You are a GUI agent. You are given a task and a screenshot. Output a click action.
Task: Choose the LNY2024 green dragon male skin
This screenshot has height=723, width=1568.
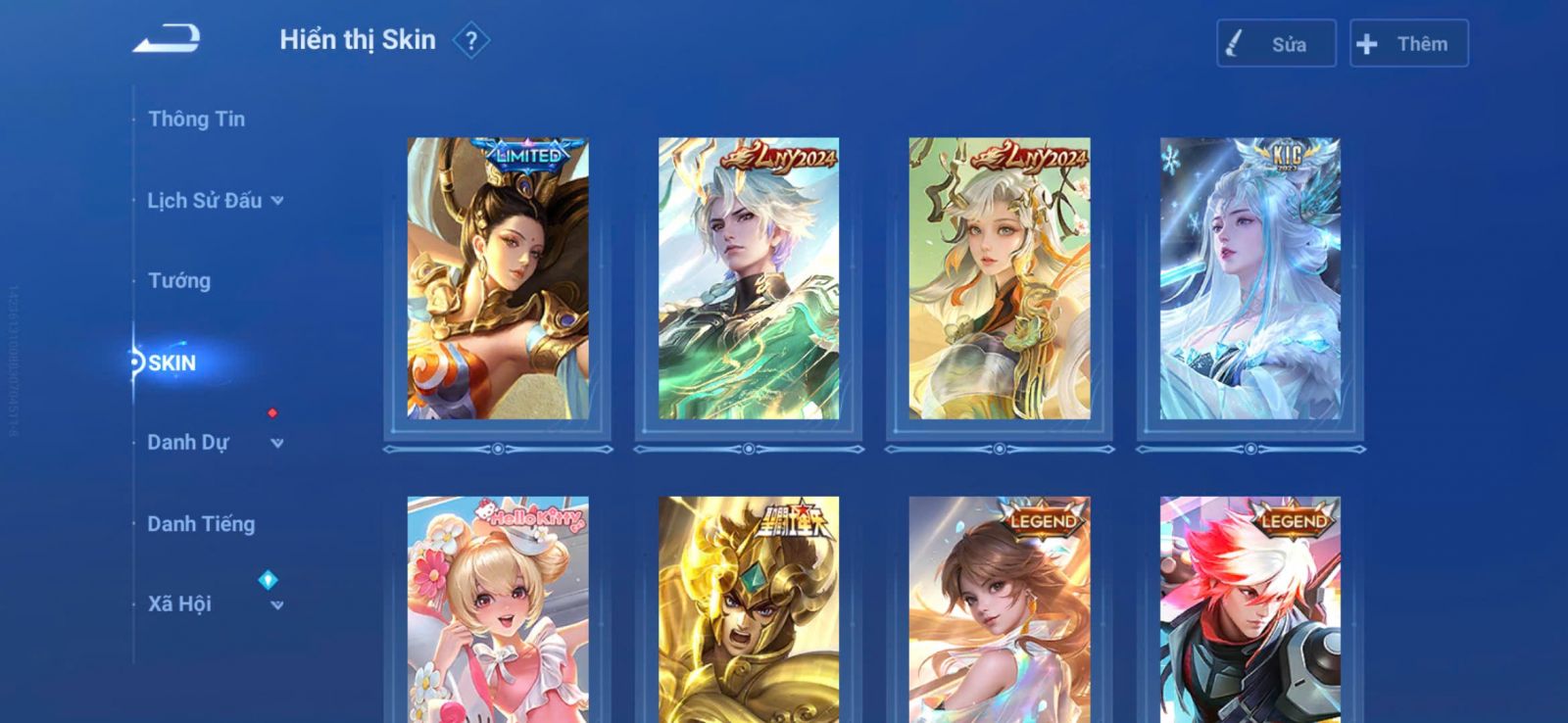tap(749, 279)
